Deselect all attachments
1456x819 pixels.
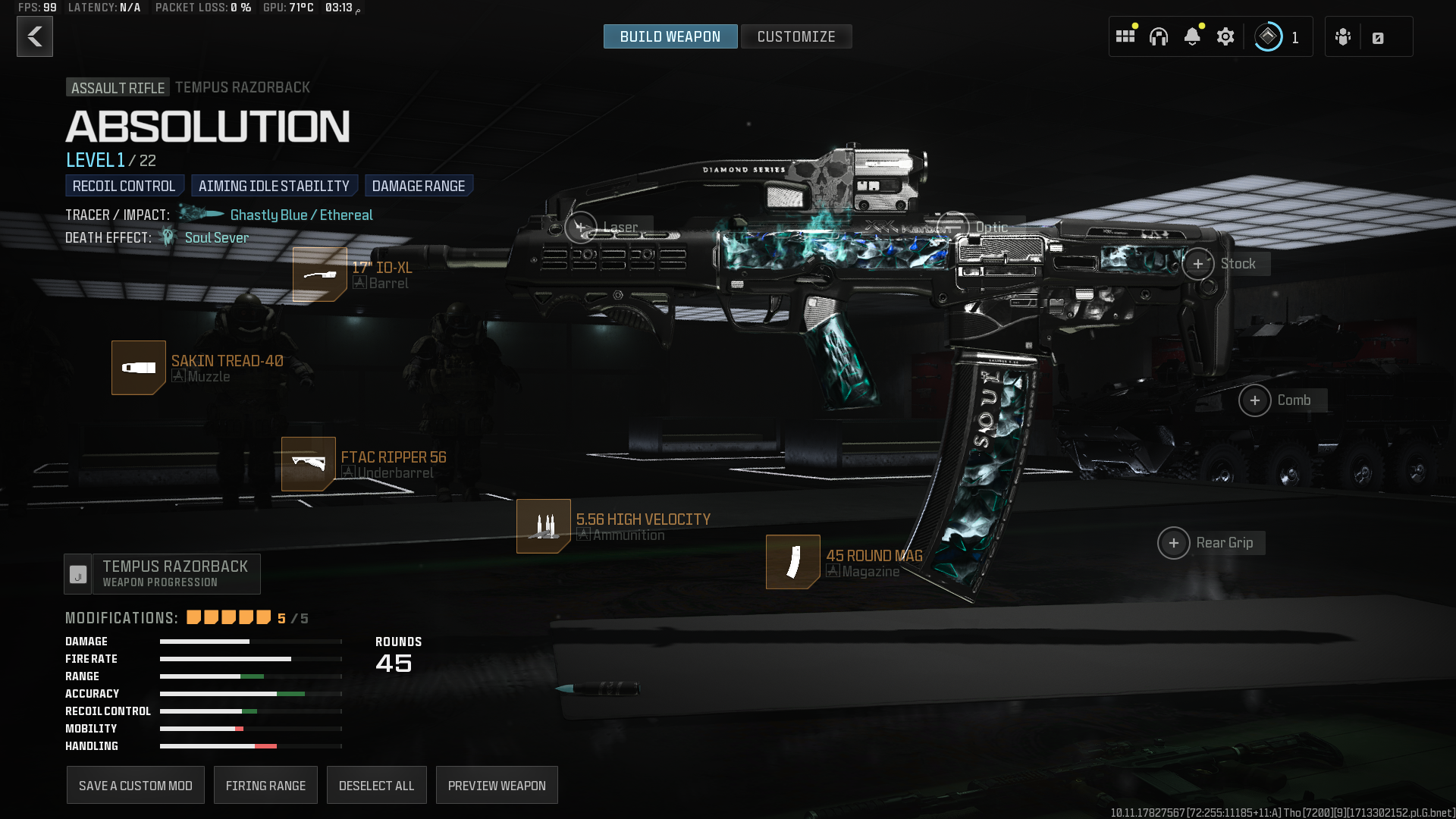[x=376, y=786]
